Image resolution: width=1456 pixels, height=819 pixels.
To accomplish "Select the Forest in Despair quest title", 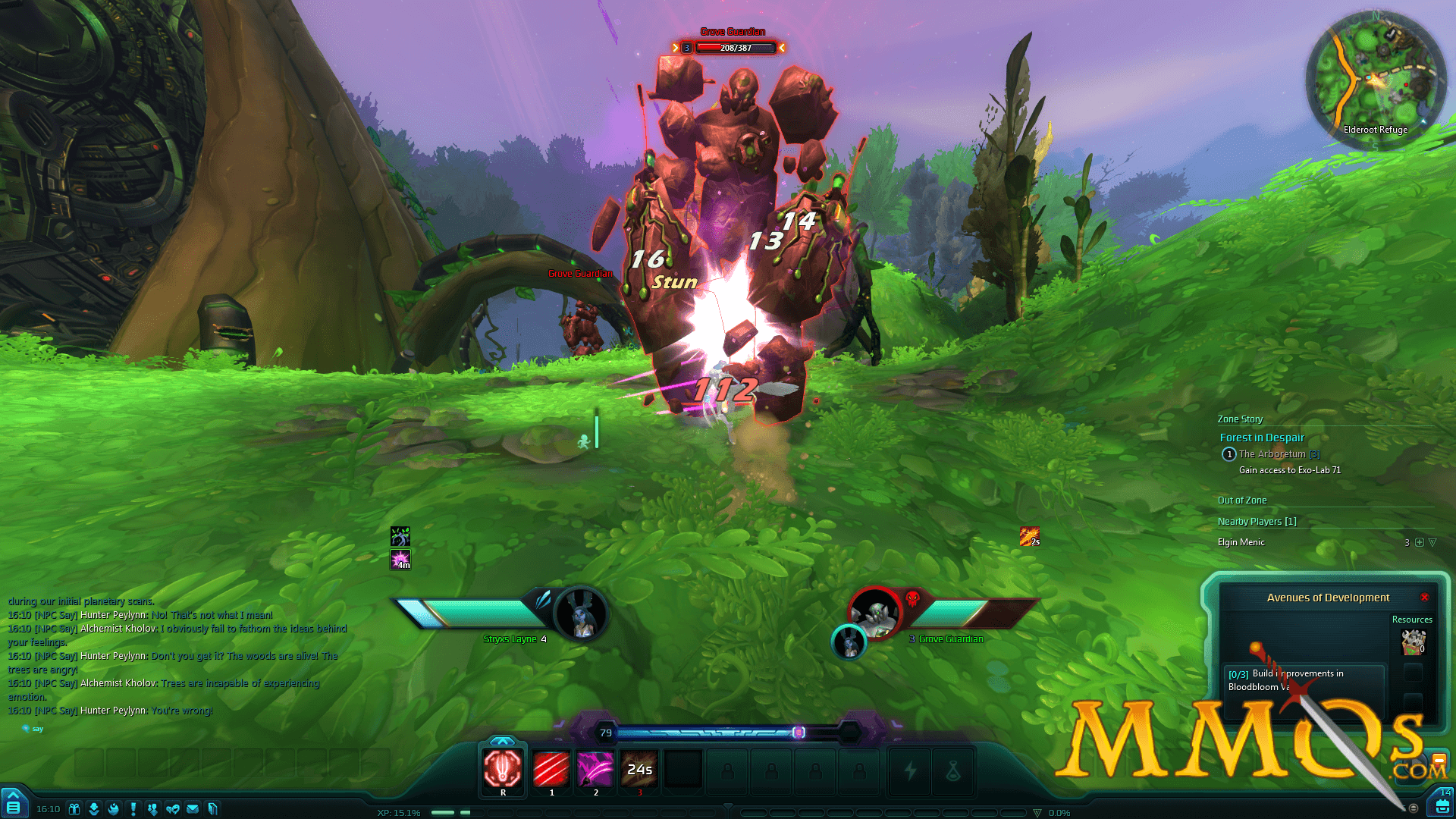I will click(x=1262, y=438).
